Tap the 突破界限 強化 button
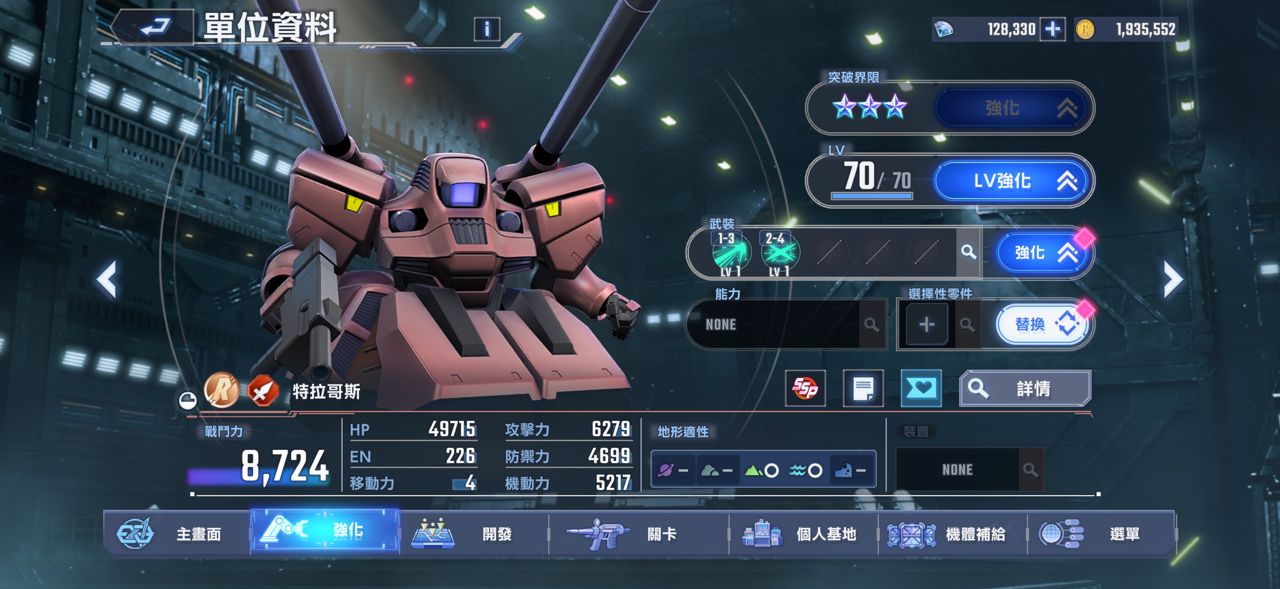 click(x=1013, y=107)
